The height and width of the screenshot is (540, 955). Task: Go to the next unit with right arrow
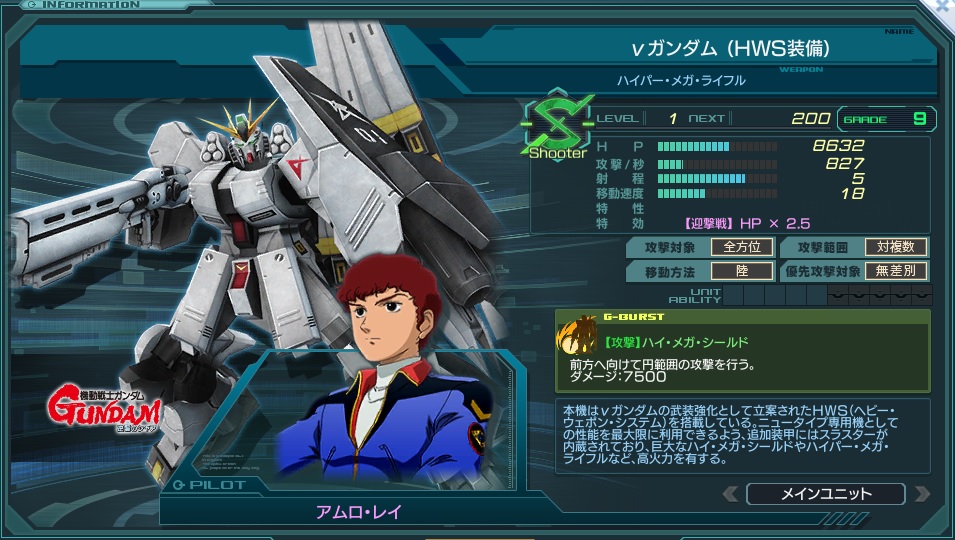tap(920, 494)
